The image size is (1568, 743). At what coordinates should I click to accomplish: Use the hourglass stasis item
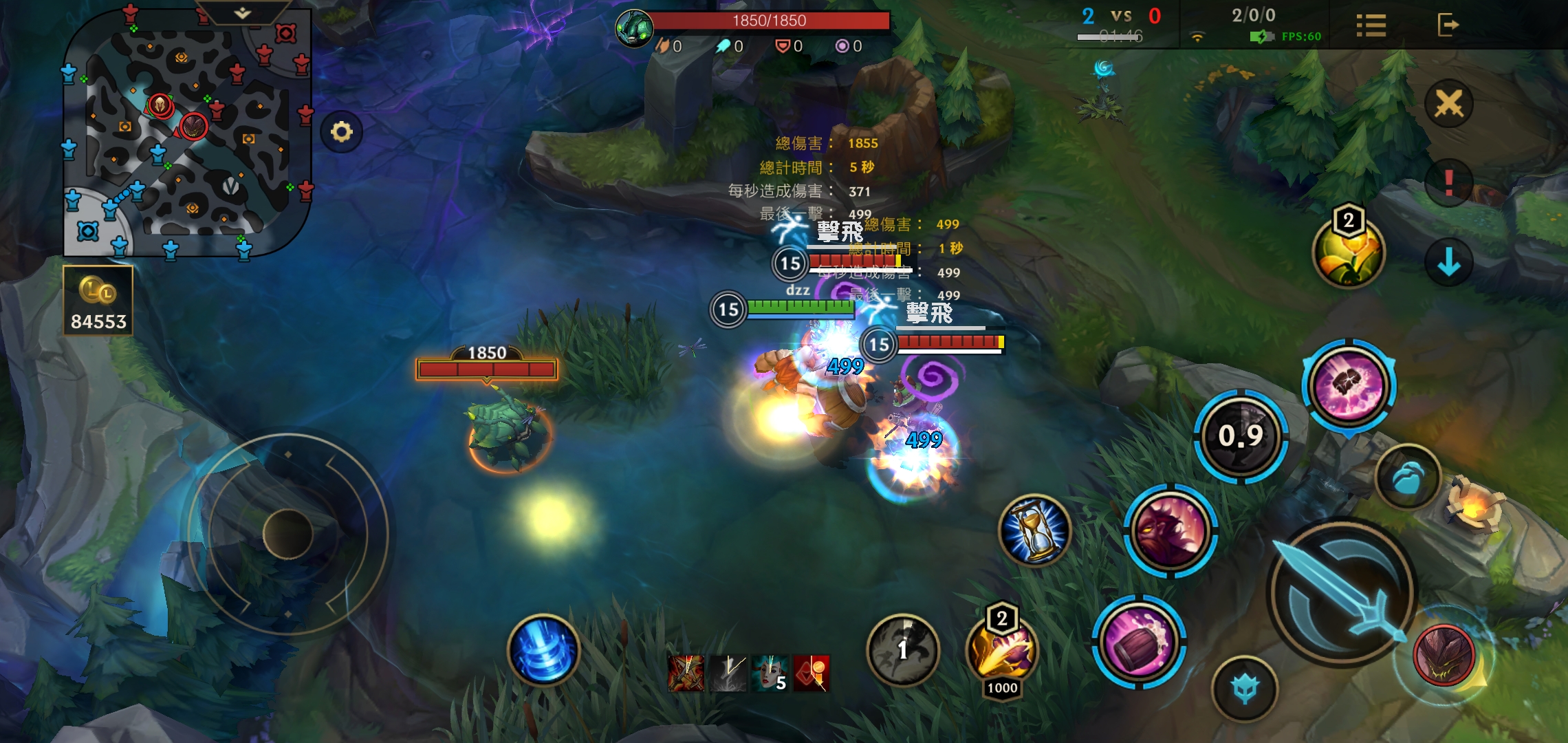pyautogui.click(x=1035, y=530)
